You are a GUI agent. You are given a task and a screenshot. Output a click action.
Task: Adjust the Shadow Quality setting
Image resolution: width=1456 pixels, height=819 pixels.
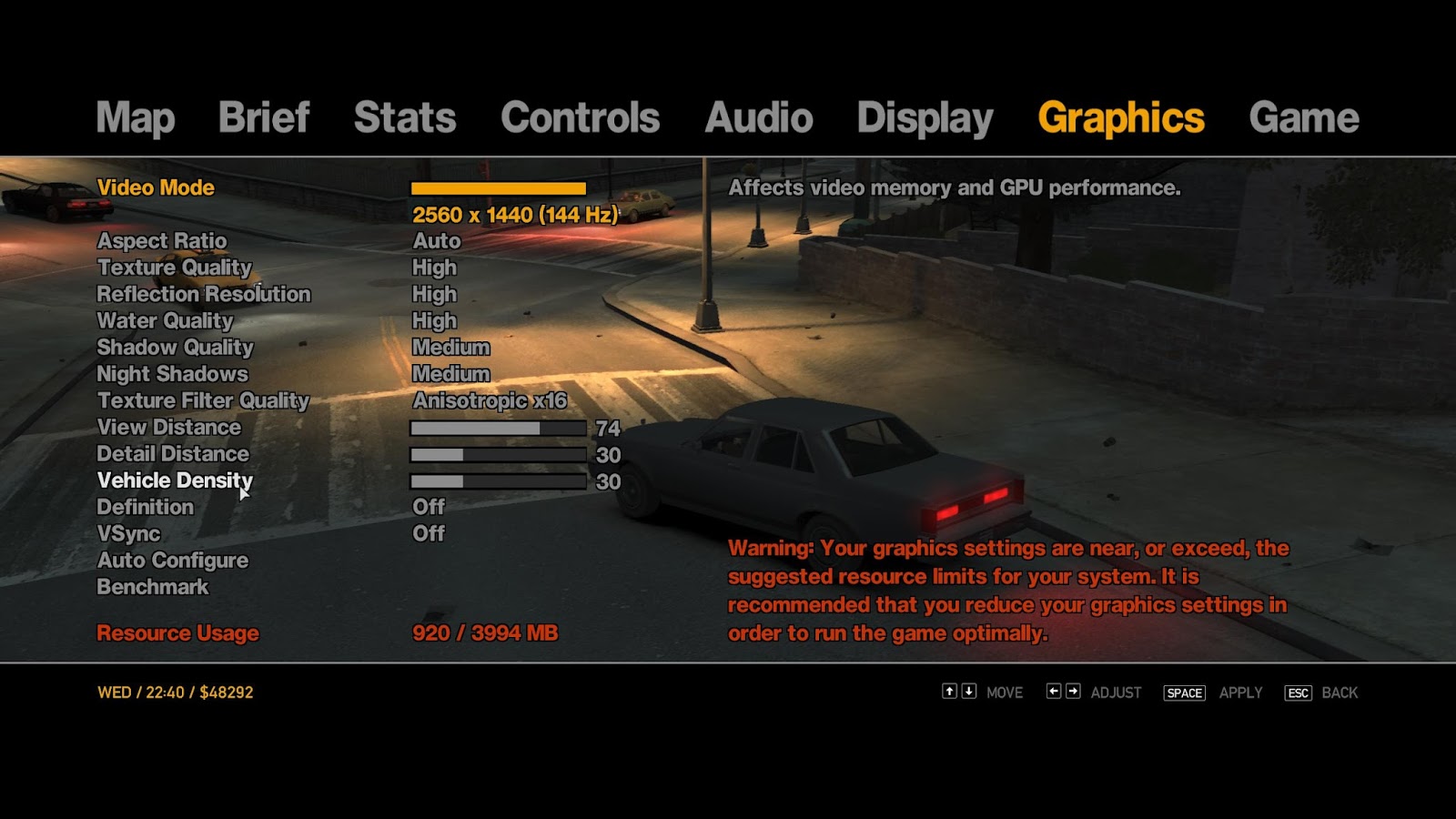point(450,347)
